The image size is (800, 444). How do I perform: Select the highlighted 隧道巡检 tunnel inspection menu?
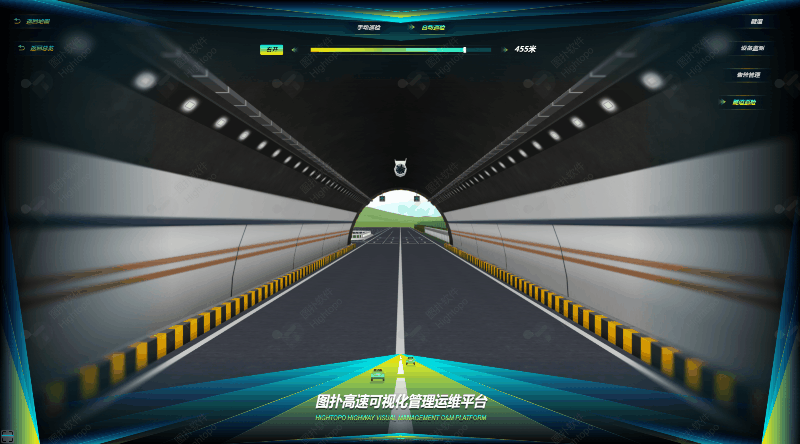(x=743, y=102)
